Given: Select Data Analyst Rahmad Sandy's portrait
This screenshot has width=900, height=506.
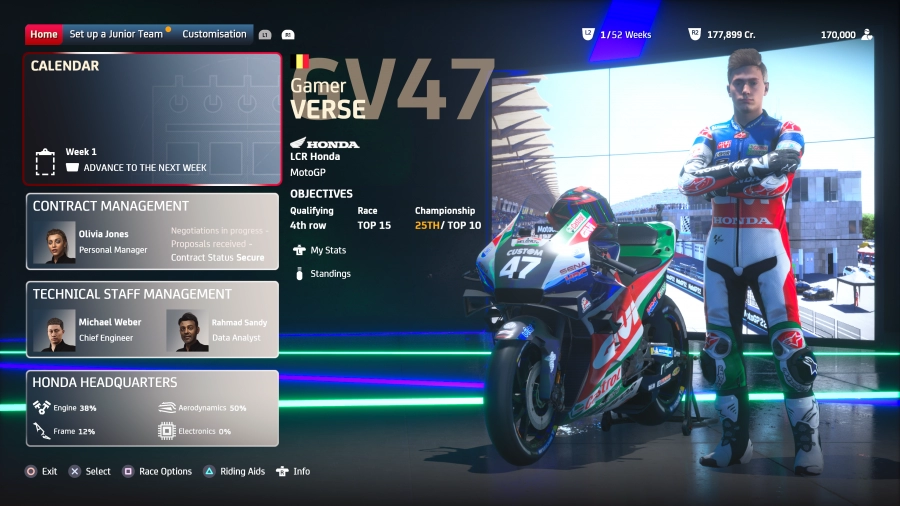Looking at the screenshot, I should pos(187,331).
